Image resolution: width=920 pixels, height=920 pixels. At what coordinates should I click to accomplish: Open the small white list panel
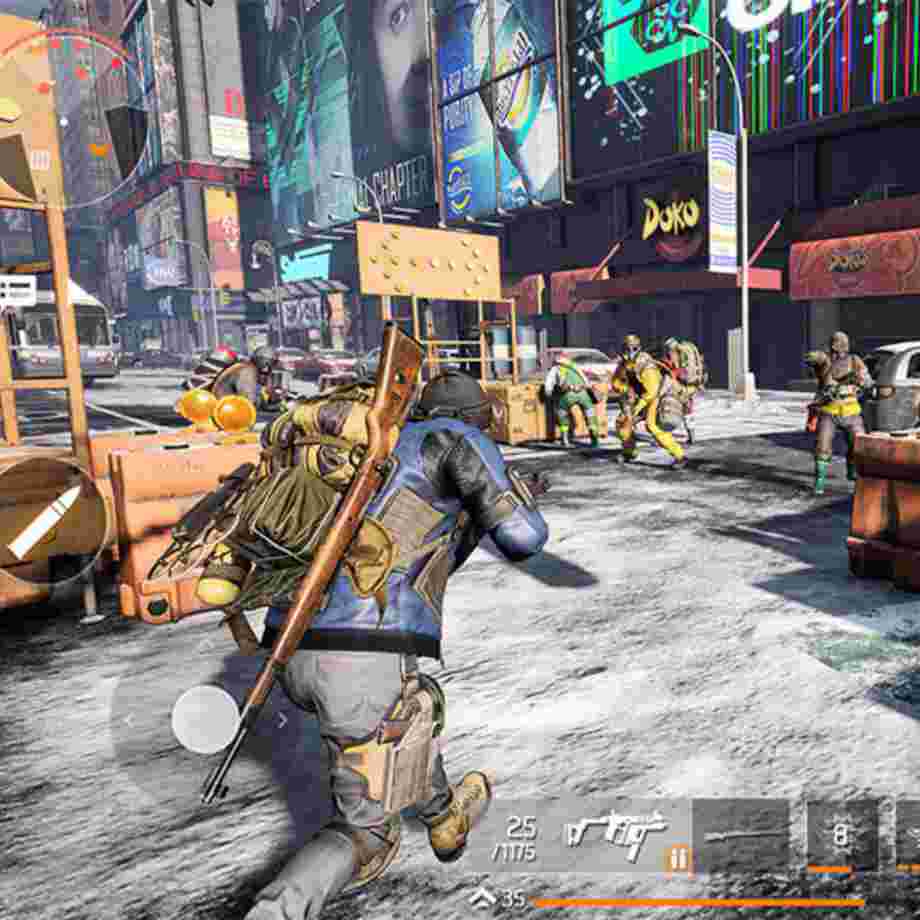(17, 291)
